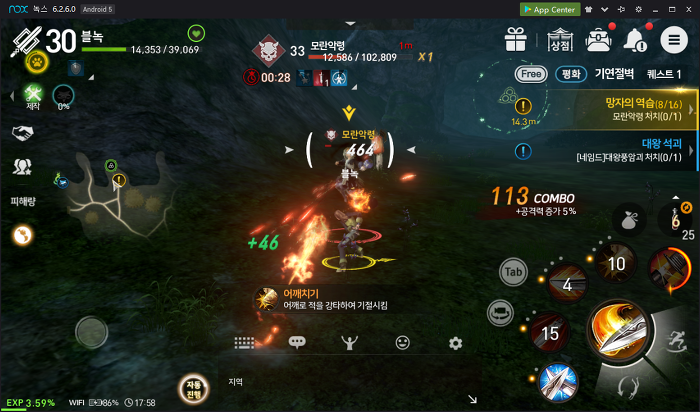This screenshot has width=700, height=412.
Task: Open the emoticon smiley face button
Action: click(403, 342)
